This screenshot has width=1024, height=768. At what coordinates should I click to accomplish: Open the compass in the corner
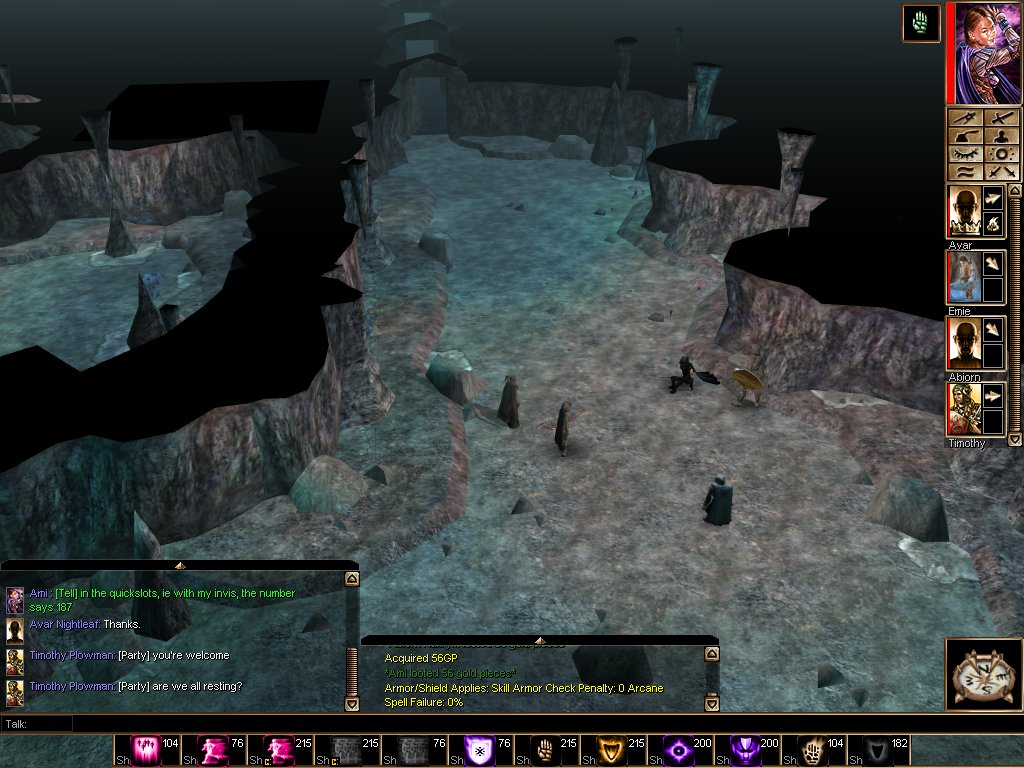tap(983, 674)
